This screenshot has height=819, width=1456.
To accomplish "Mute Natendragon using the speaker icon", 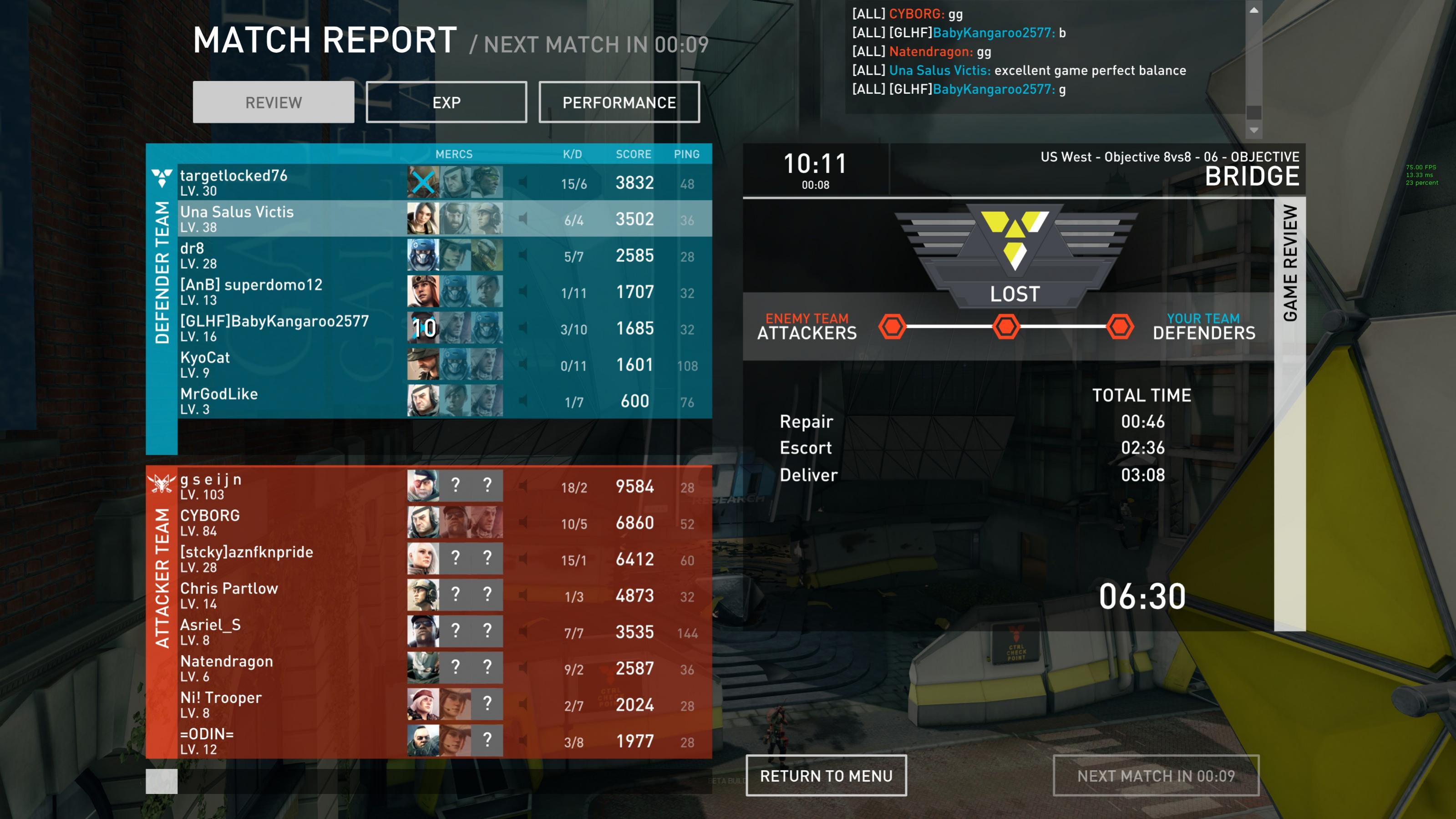I will [x=523, y=668].
